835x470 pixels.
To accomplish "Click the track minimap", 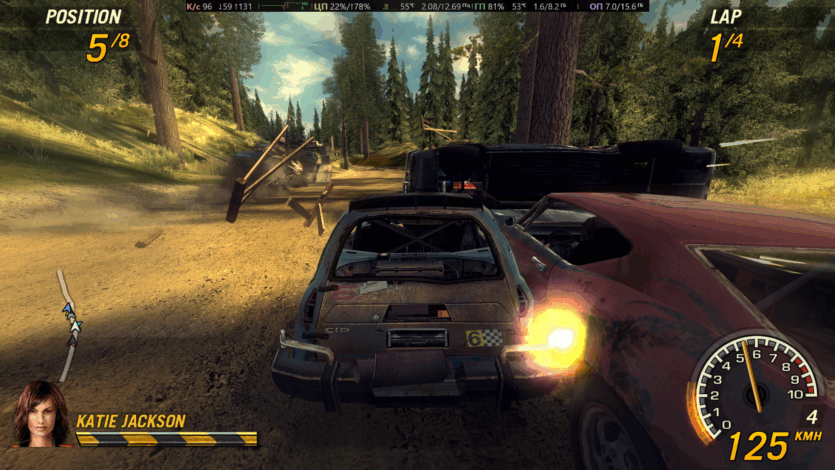I will 69,325.
